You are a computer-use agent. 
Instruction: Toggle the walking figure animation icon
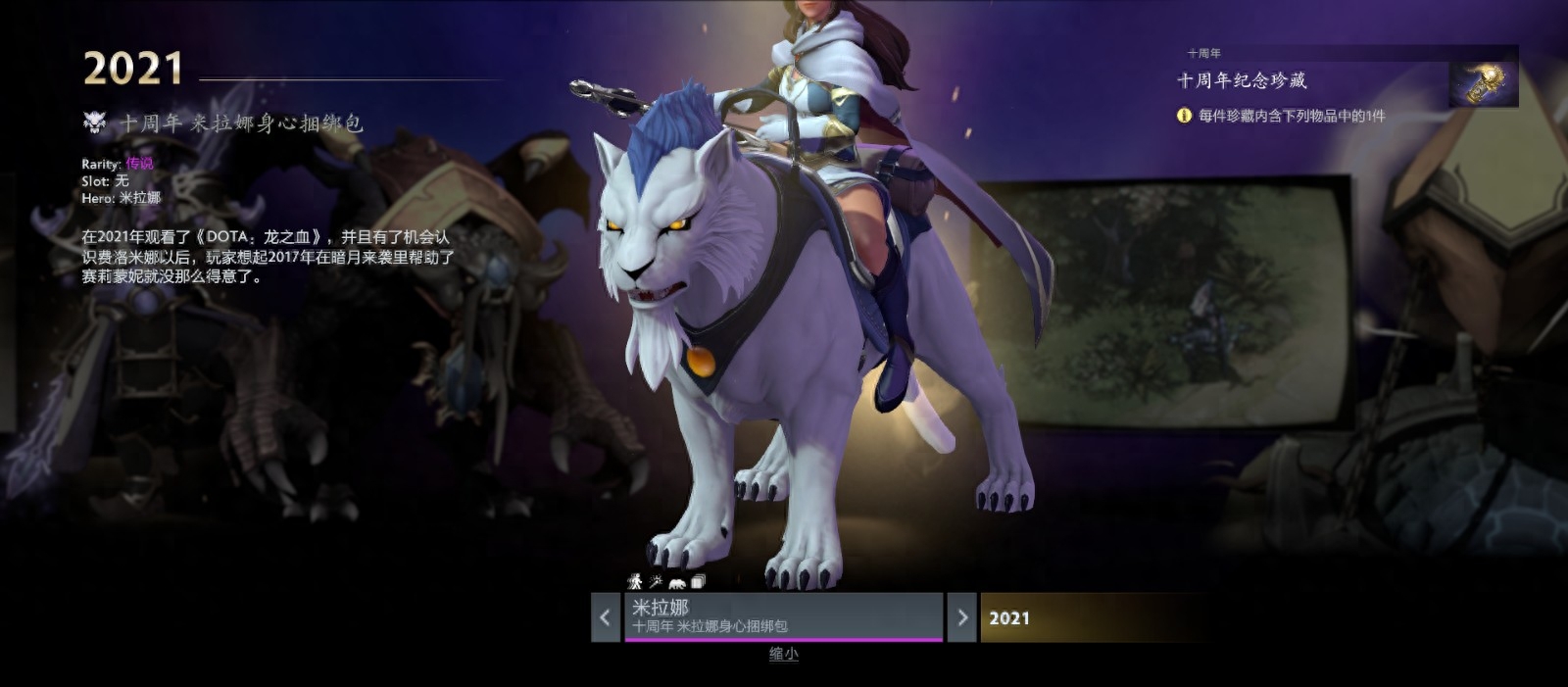pyautogui.click(x=635, y=581)
